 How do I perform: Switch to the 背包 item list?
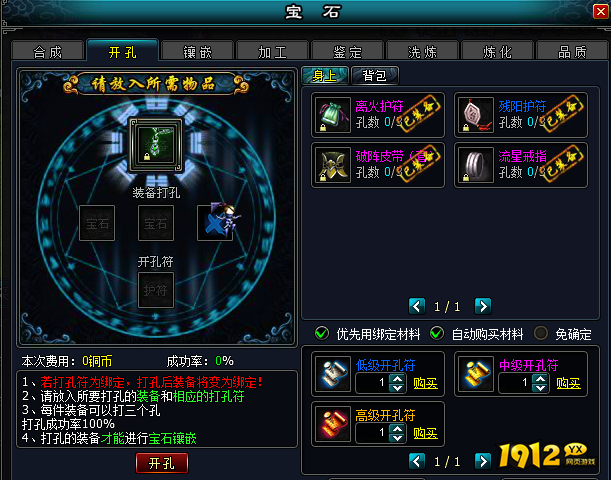click(375, 75)
